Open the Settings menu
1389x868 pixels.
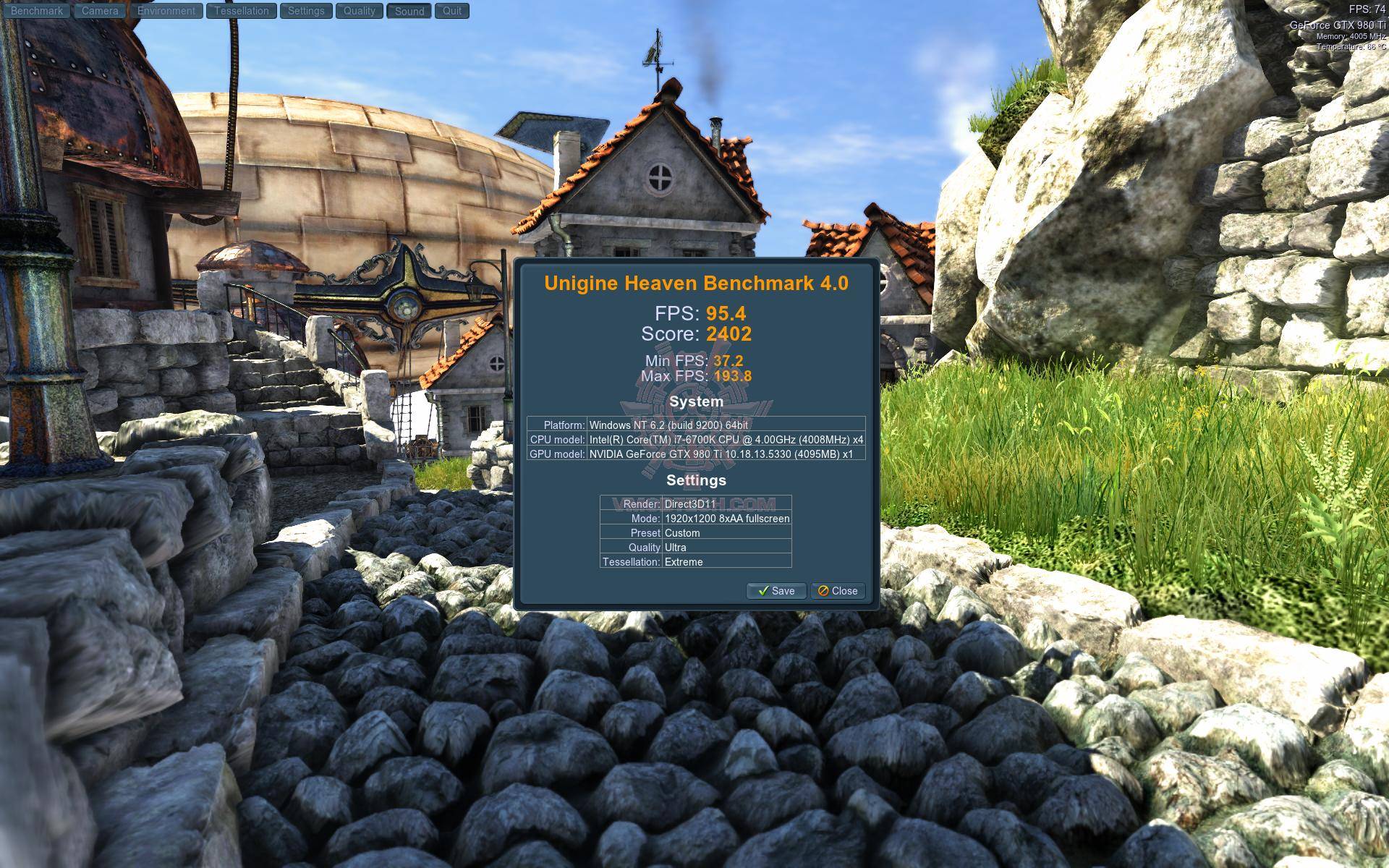point(306,11)
